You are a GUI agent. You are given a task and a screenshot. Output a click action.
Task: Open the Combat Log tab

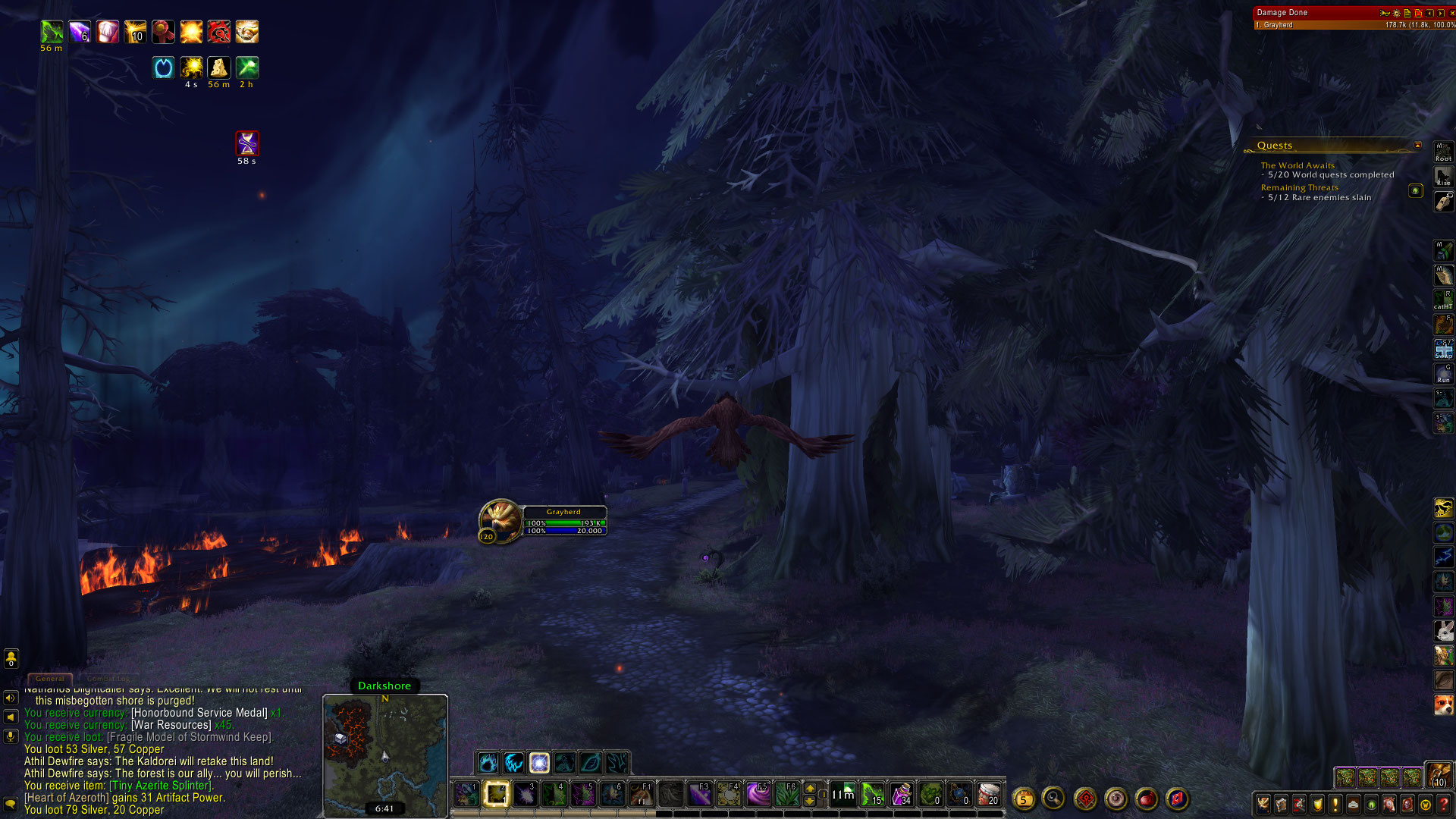108,679
